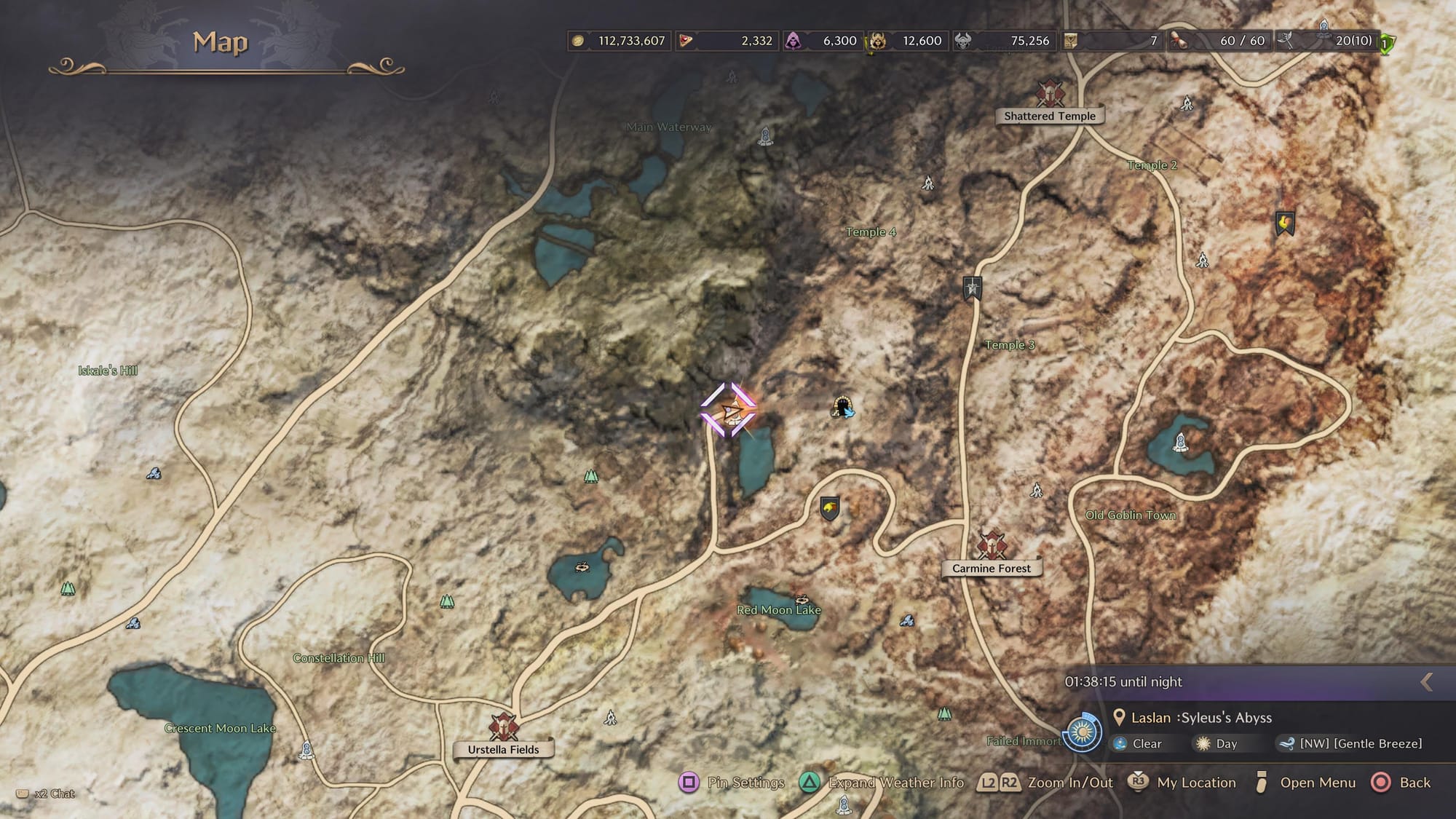Open the x2 Chat box
Image resolution: width=1456 pixels, height=819 pixels.
point(47,794)
